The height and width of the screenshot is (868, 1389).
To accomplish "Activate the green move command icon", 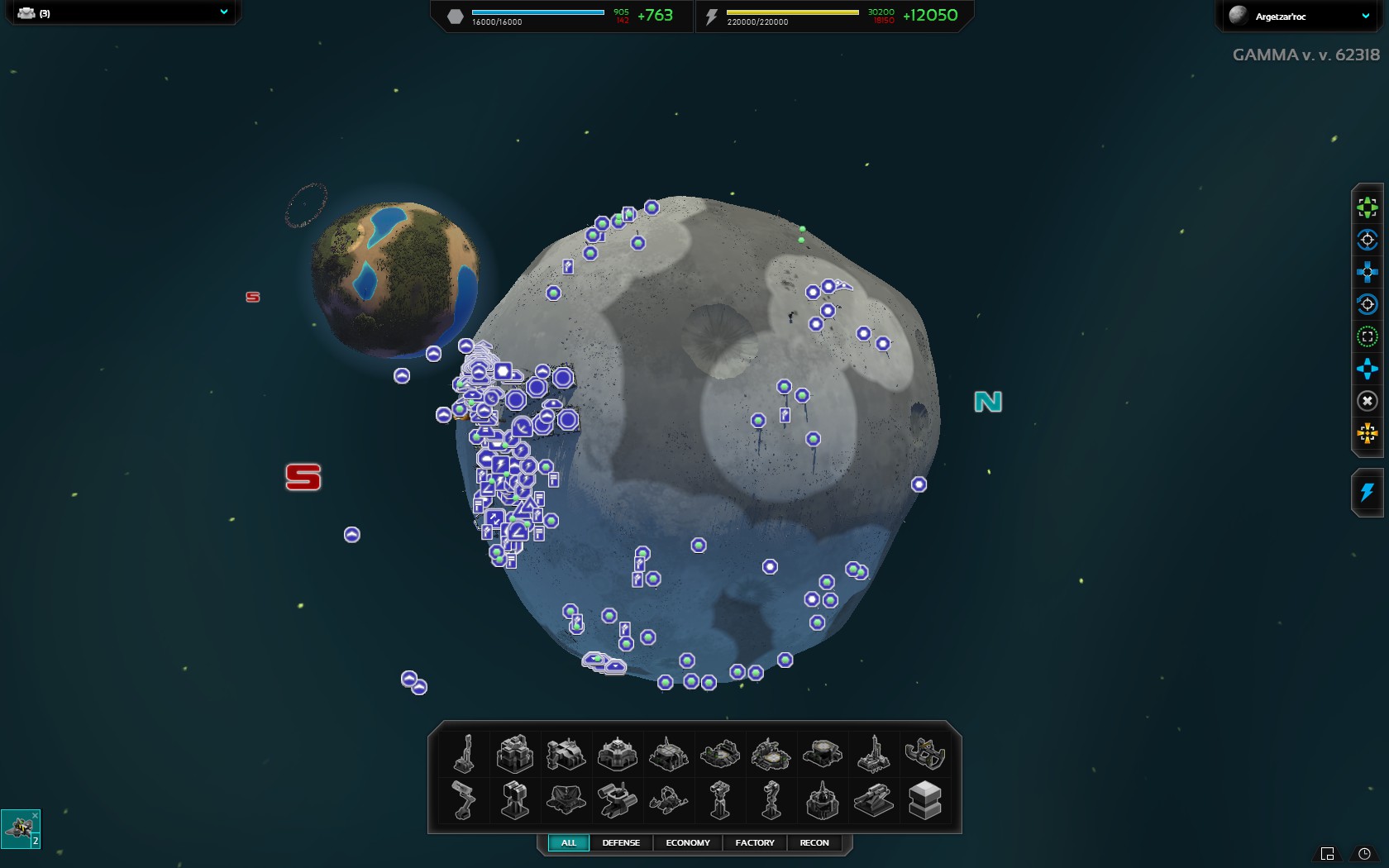I will coord(1368,207).
